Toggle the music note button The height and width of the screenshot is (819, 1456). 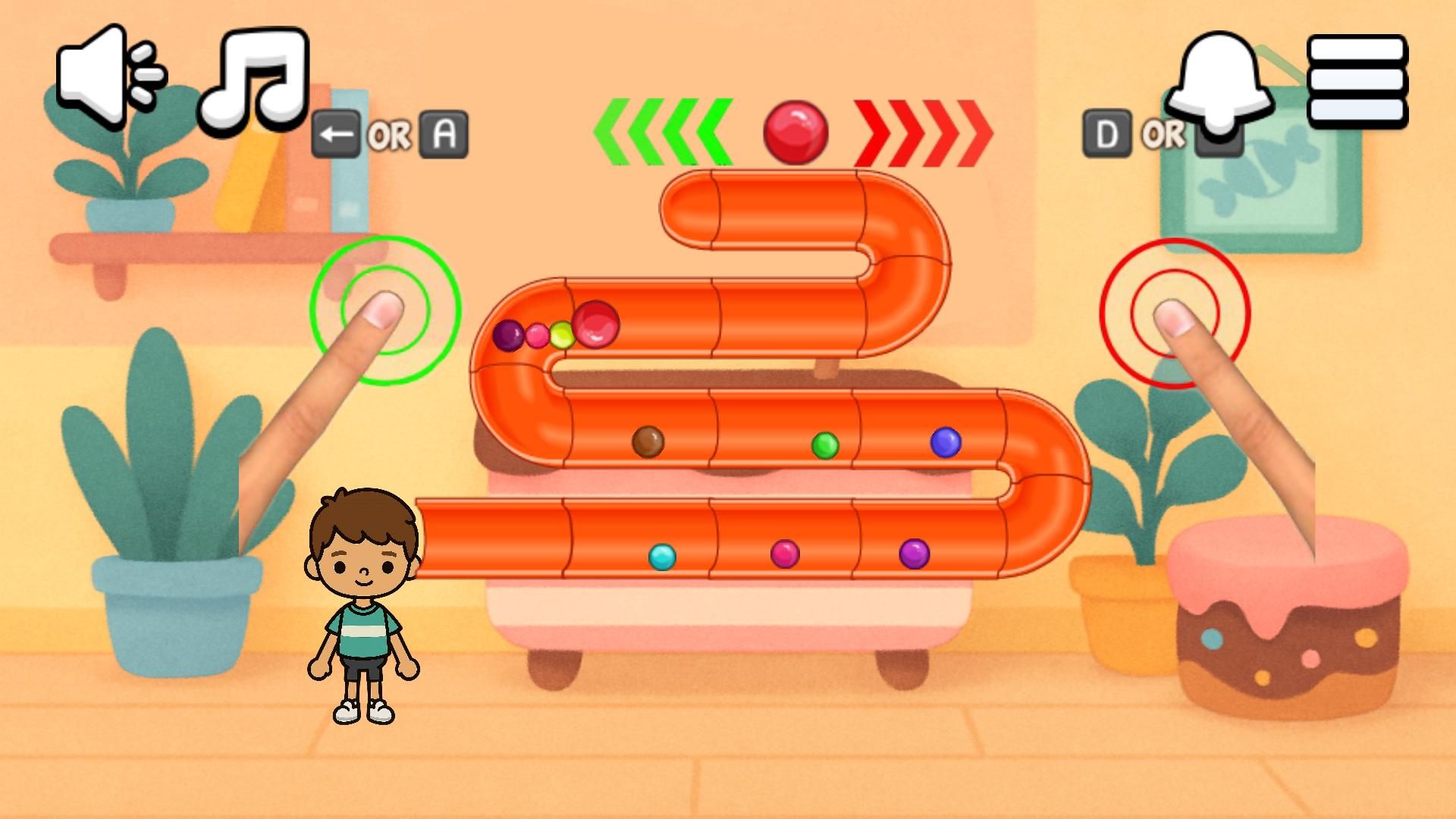255,78
